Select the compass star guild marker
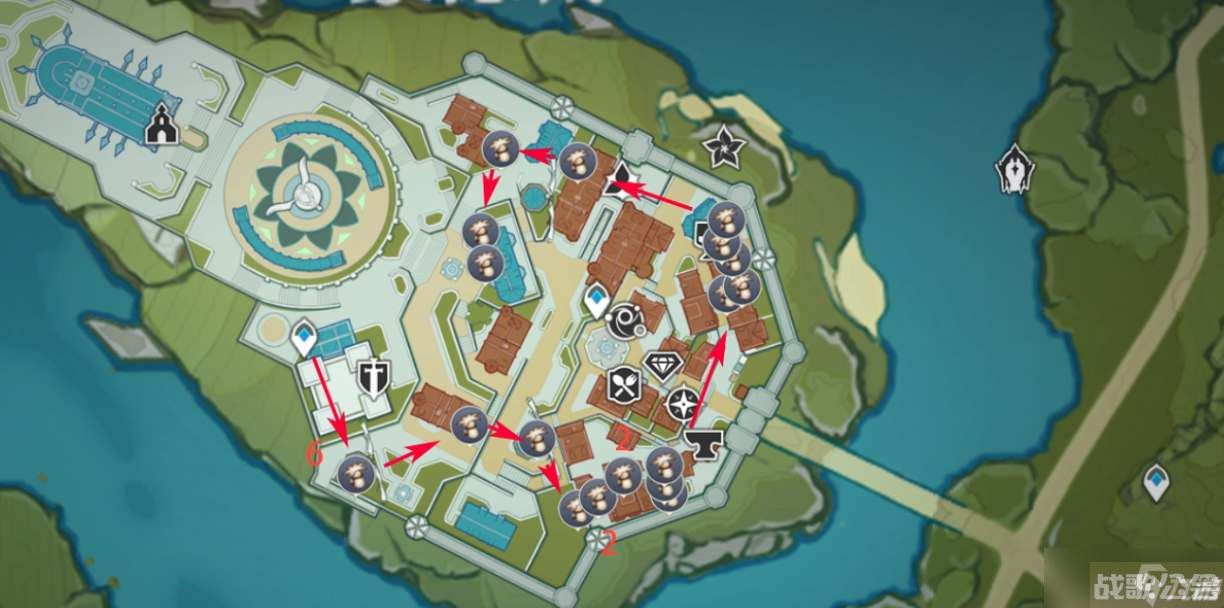This screenshot has height=608, width=1224. click(683, 405)
